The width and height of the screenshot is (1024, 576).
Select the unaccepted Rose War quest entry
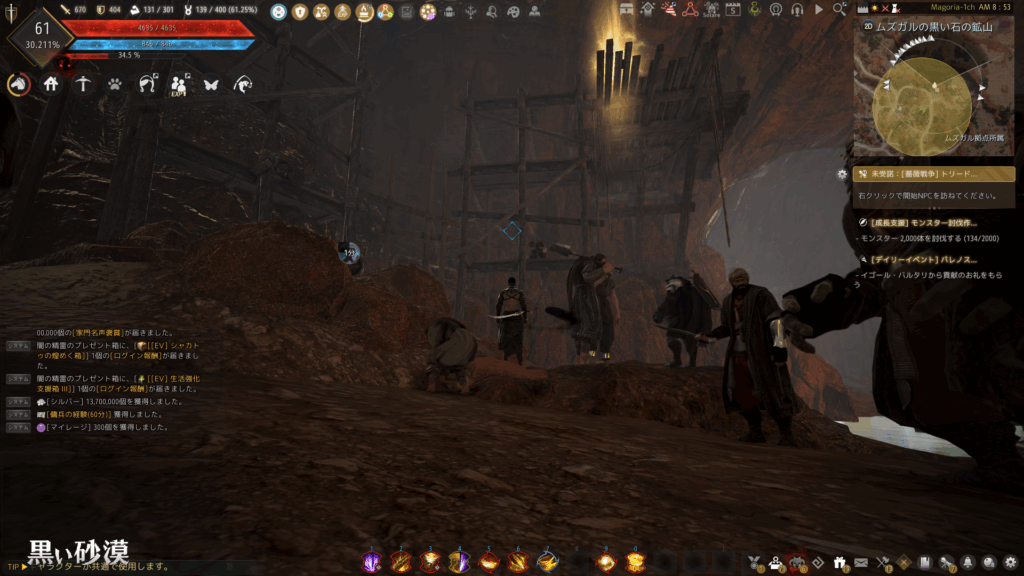pyautogui.click(x=933, y=174)
